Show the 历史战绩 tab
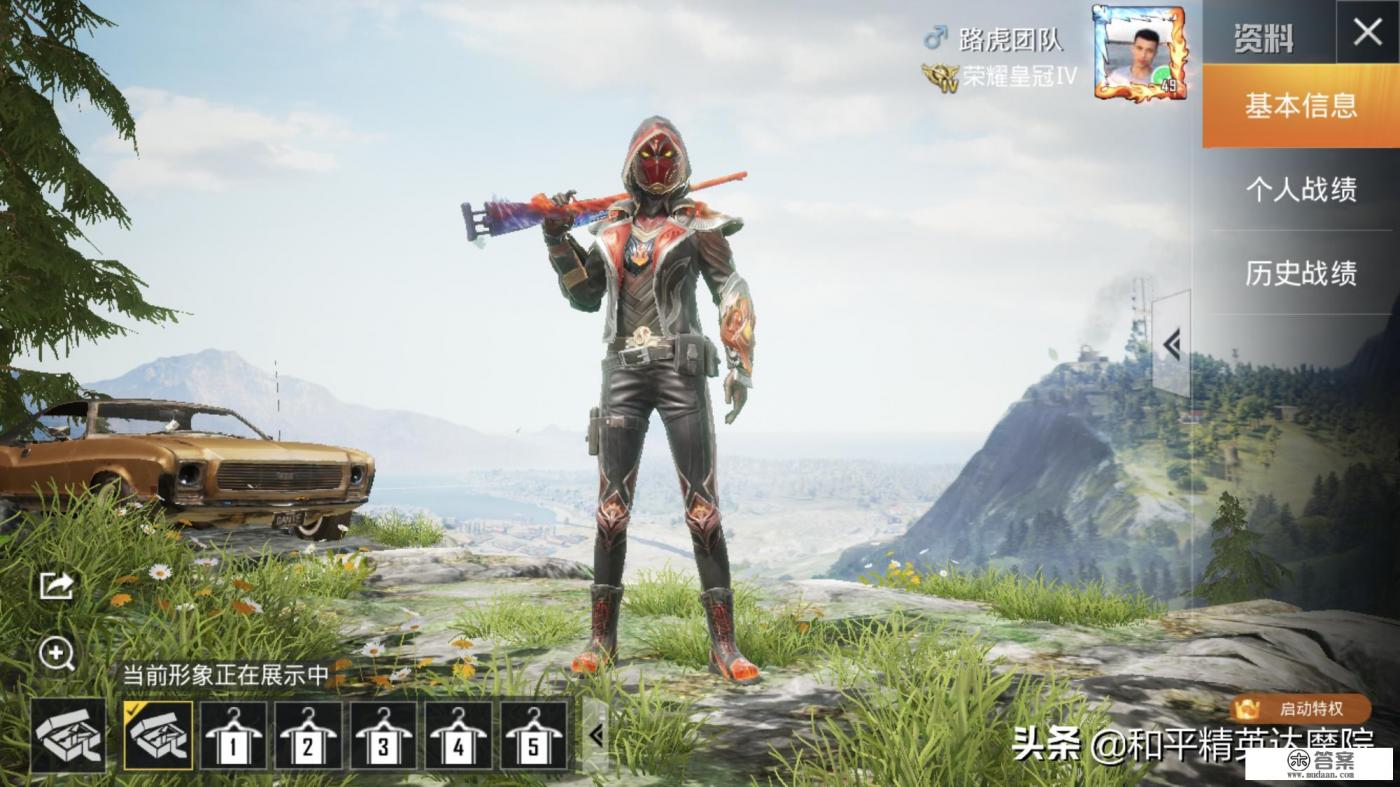This screenshot has height=787, width=1400. [x=1300, y=273]
